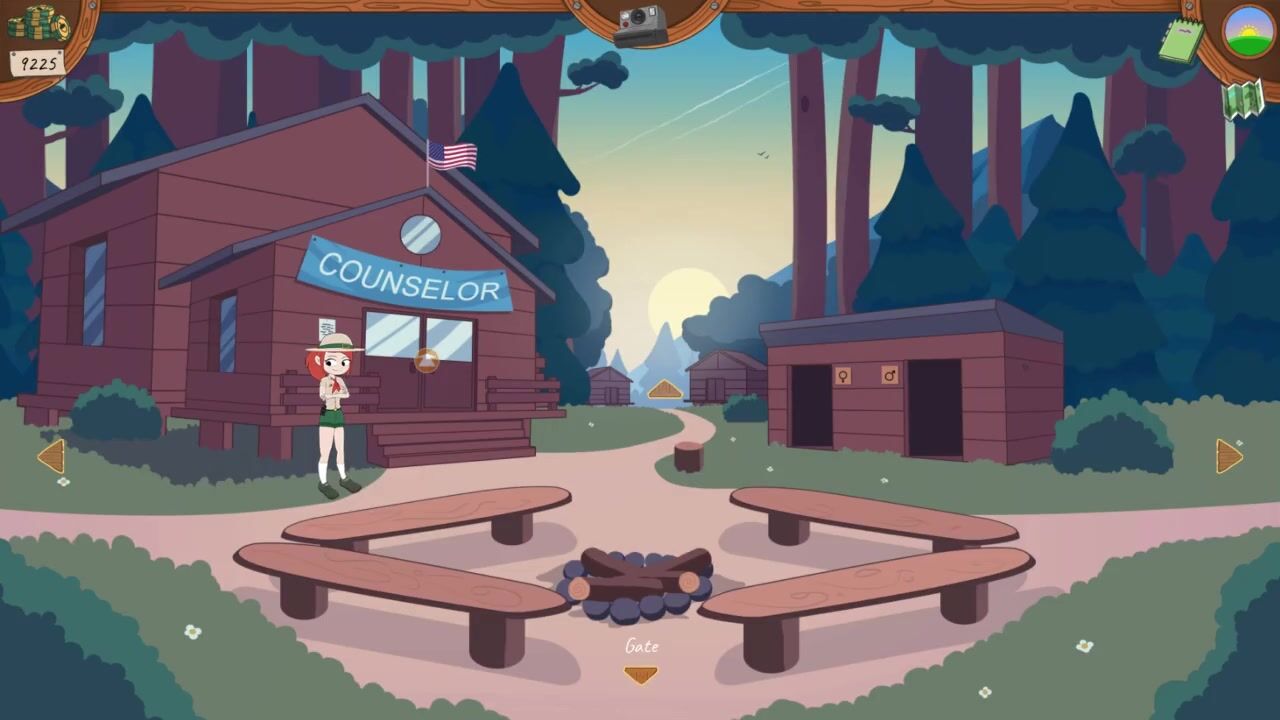Go left with the left arrow
The image size is (1280, 720).
tap(51, 457)
